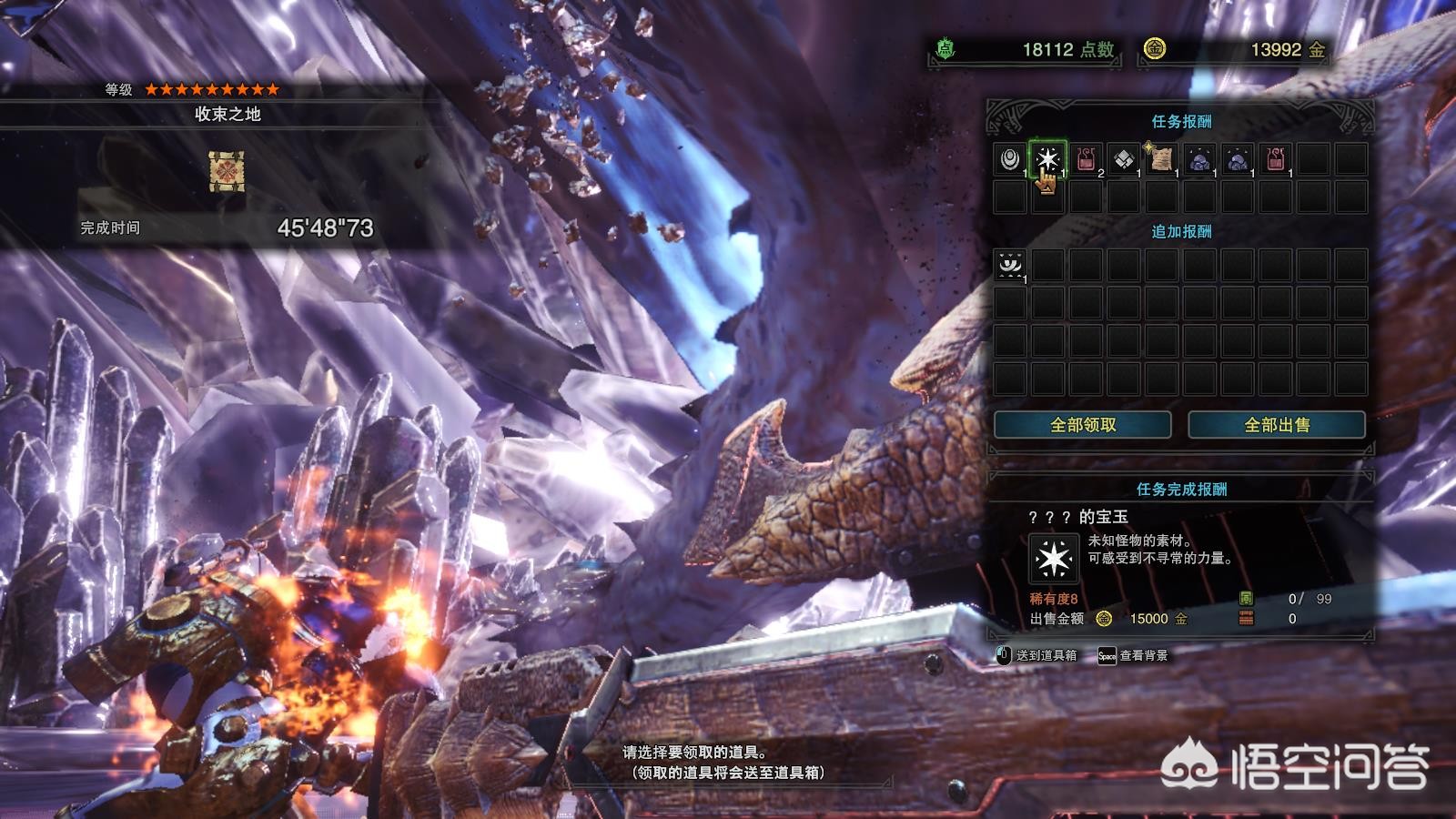Click the 全部领取 (claim all) button
The image size is (1456, 819).
point(1082,425)
